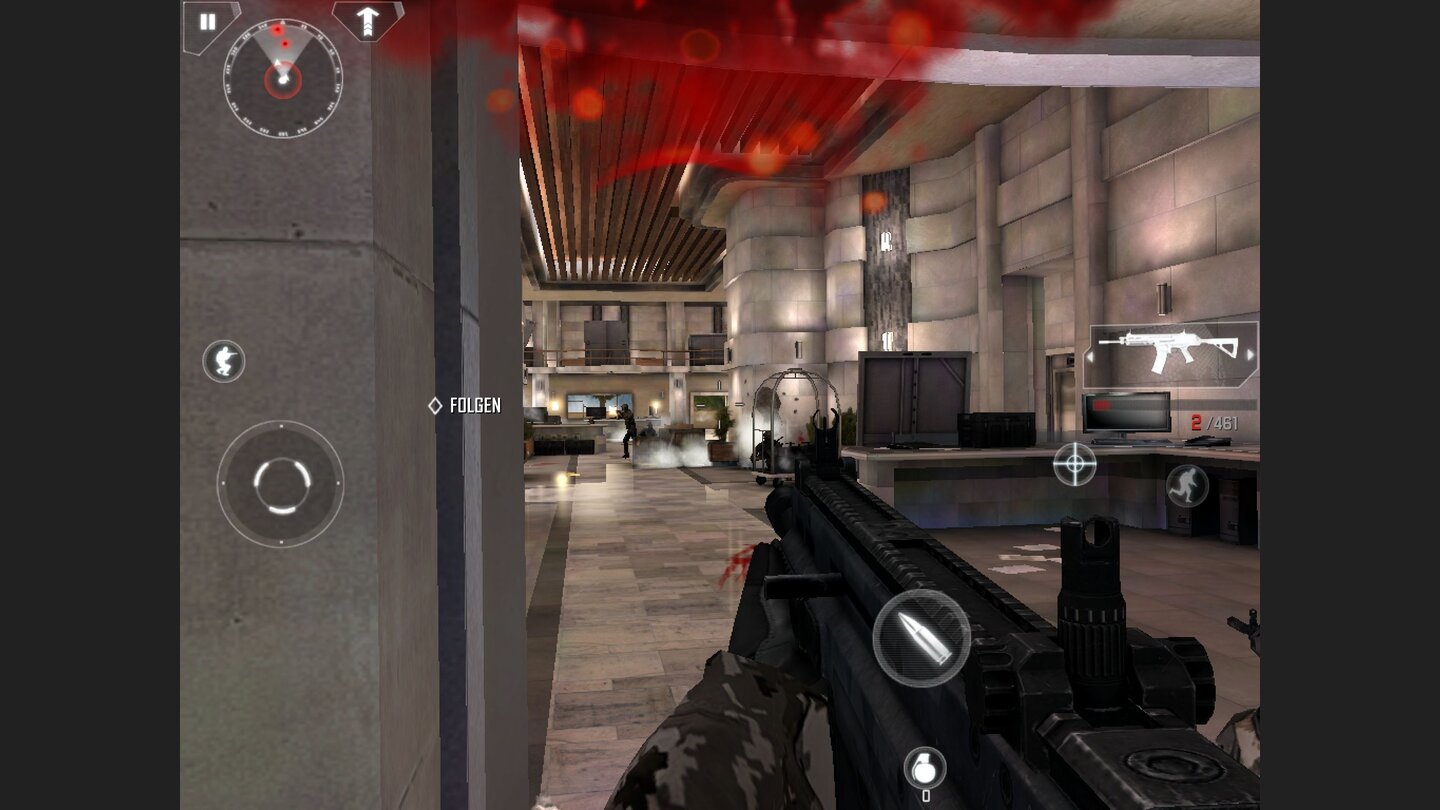1440x810 pixels.
Task: Tap the red enemy blip on the radar
Action: coord(278,30)
